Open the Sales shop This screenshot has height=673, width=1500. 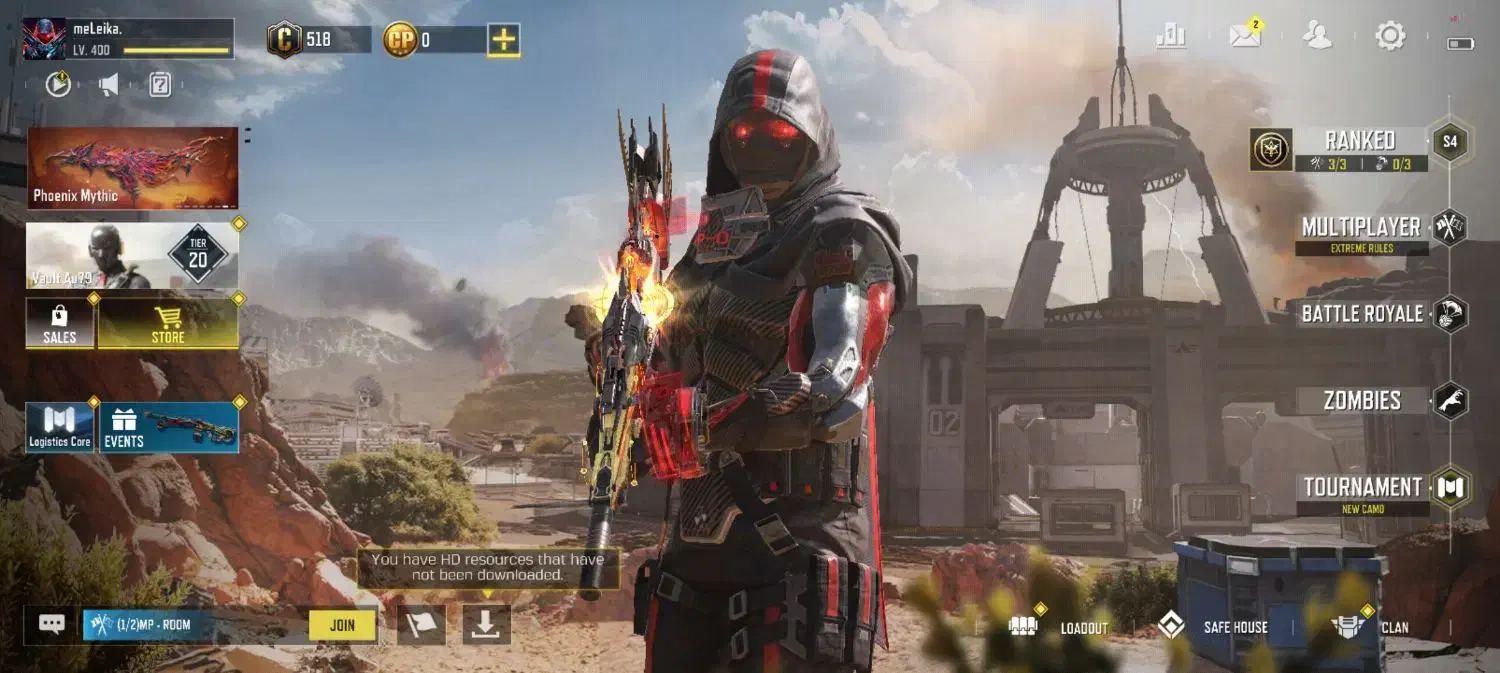(60, 324)
